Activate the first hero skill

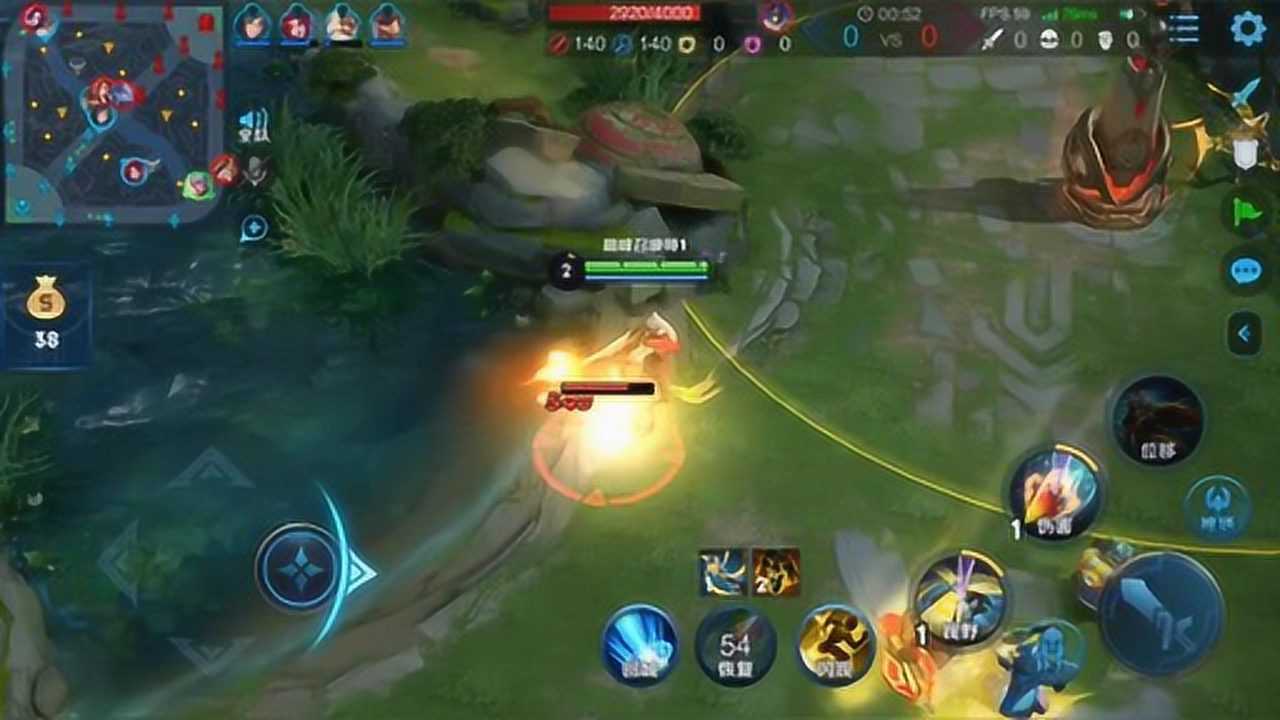[960, 598]
